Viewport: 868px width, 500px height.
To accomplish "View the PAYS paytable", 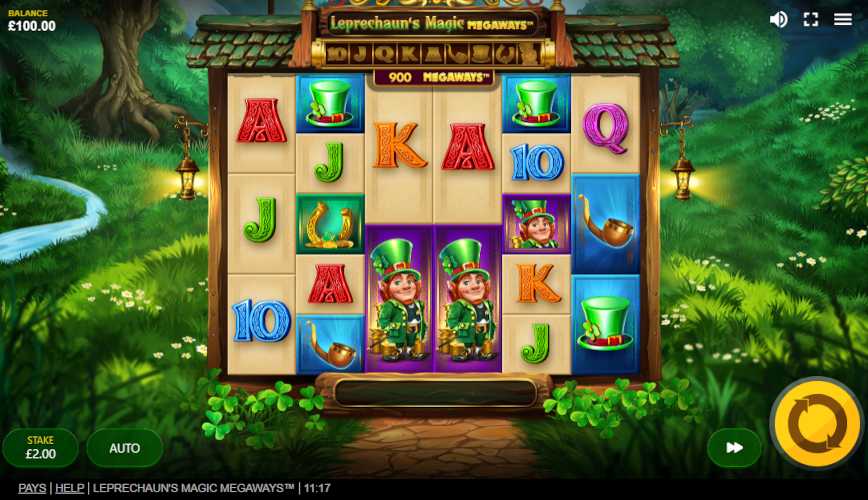I will coord(32,488).
